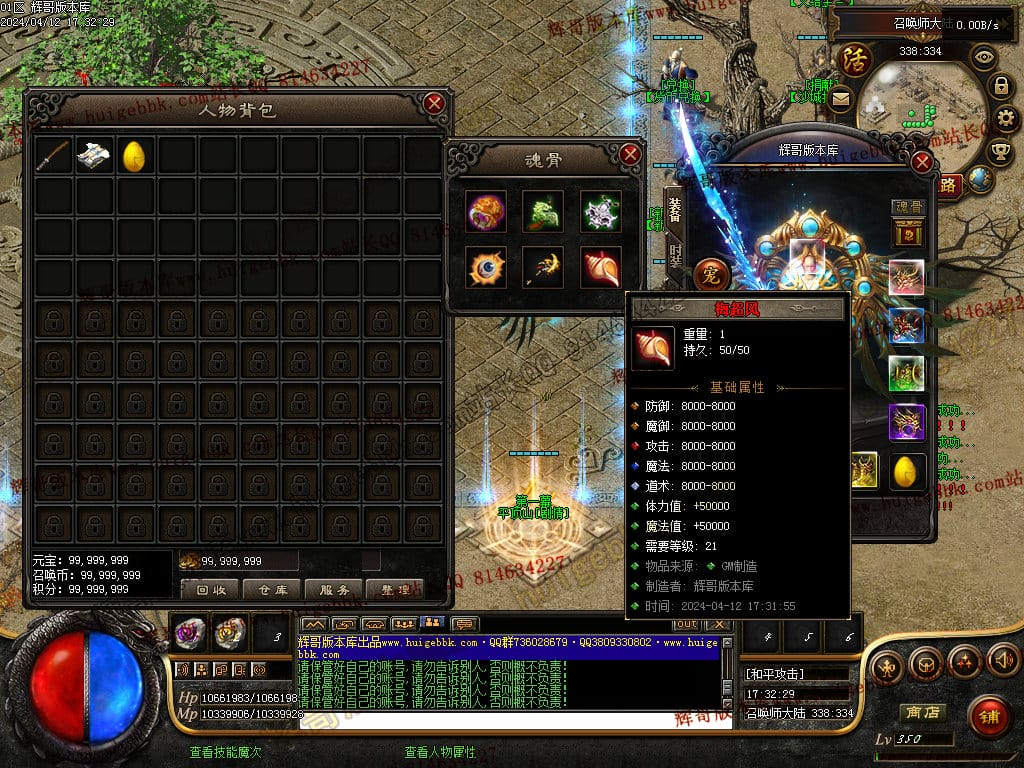
Task: Open the 商店 shop
Action: pos(920,712)
